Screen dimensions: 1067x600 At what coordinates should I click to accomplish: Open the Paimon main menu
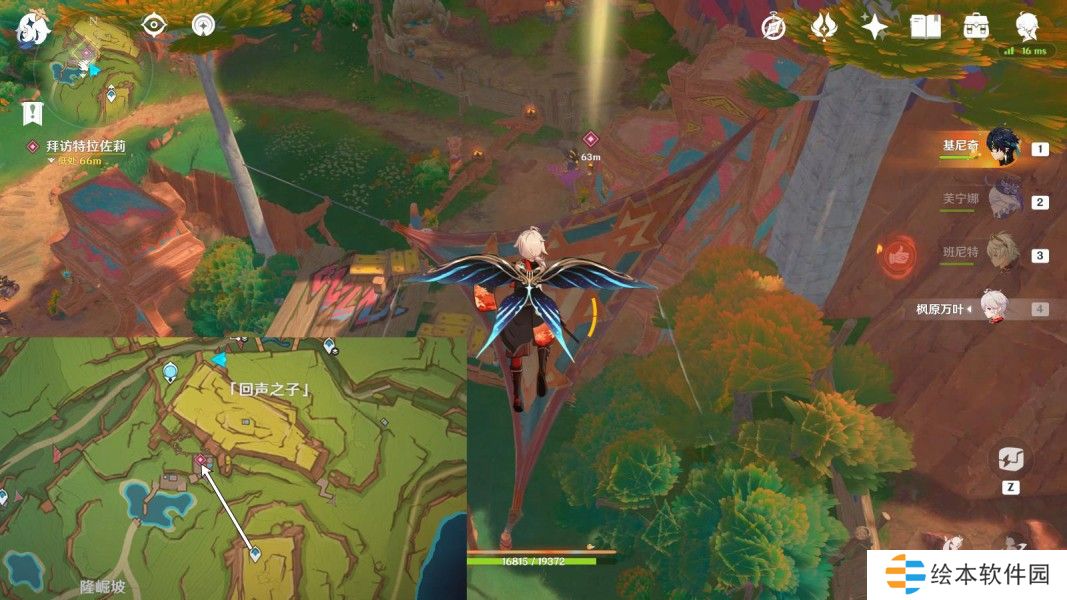[33, 30]
